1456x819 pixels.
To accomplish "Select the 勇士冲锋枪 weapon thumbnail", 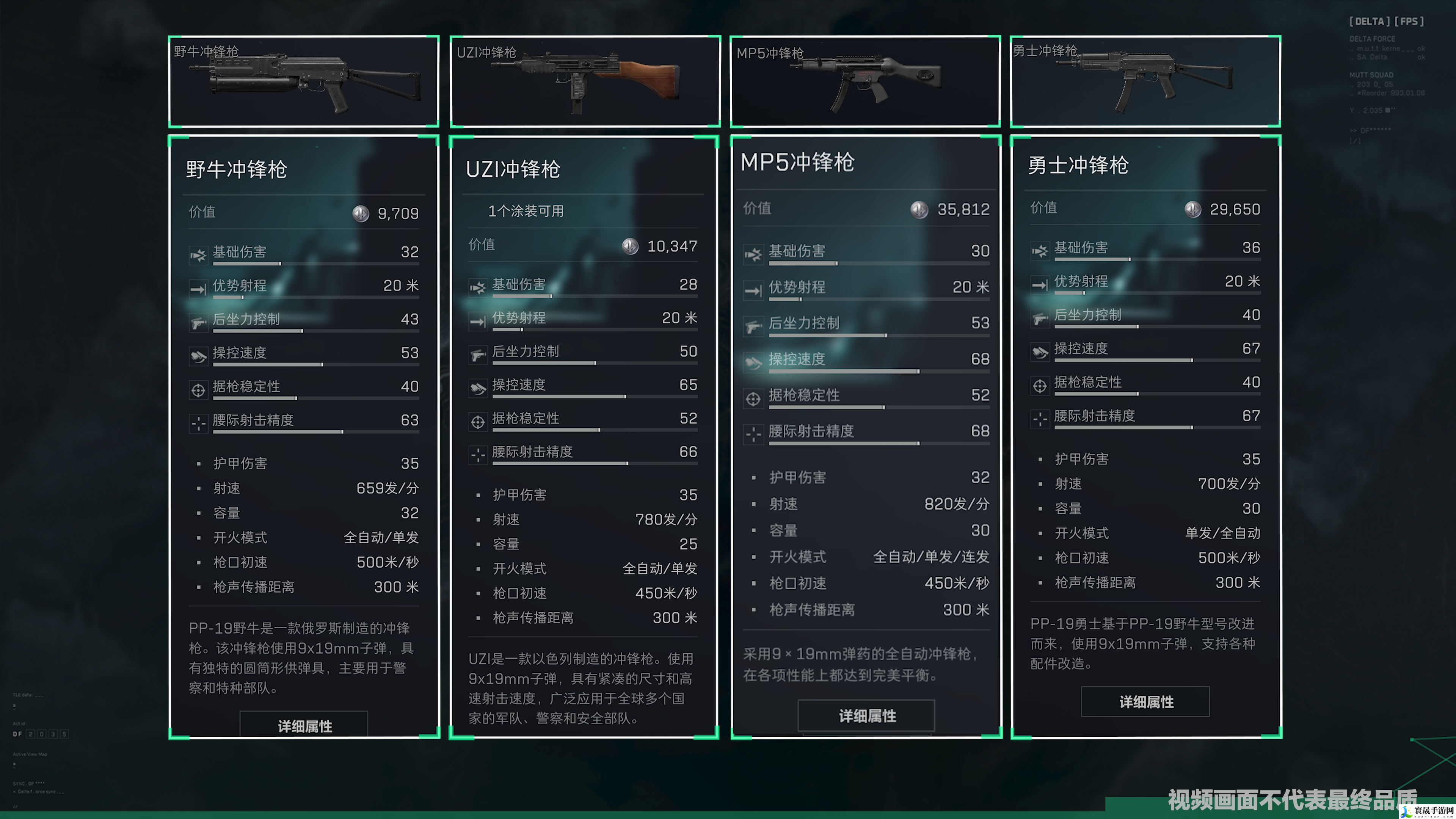I will (1146, 82).
